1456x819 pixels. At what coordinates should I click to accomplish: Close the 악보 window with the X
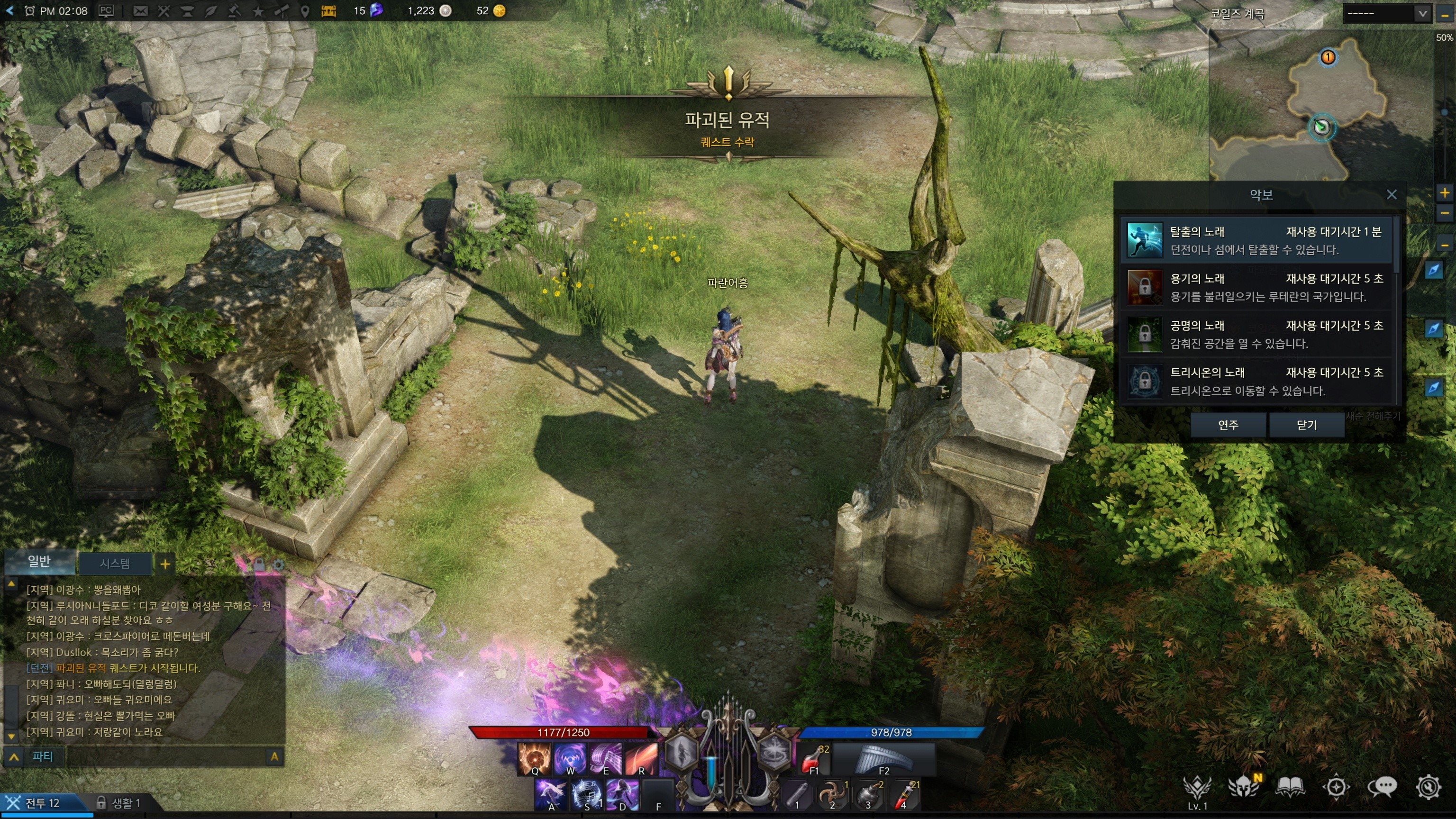1392,195
